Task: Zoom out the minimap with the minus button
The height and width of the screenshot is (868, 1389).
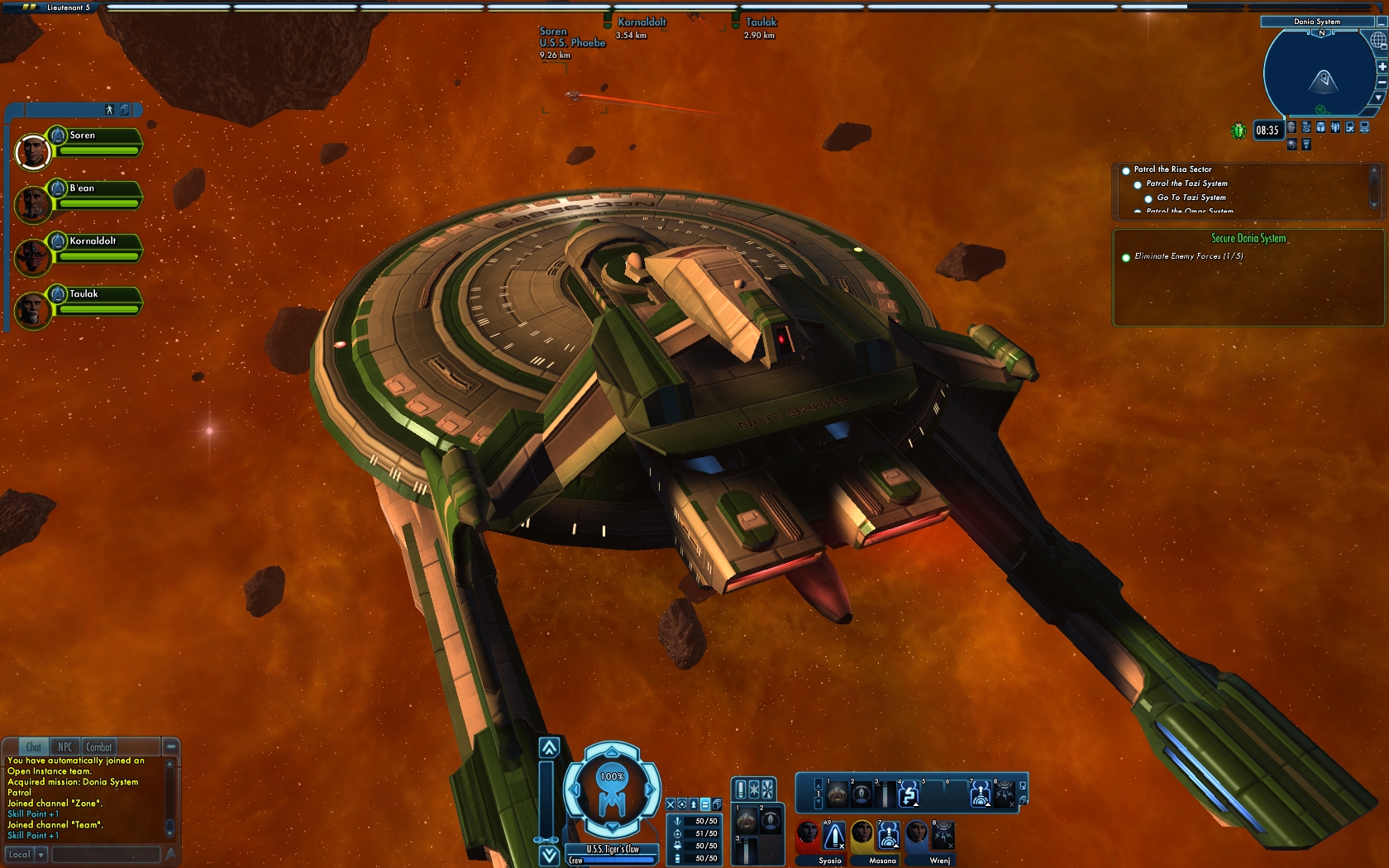Action: click(x=1381, y=82)
